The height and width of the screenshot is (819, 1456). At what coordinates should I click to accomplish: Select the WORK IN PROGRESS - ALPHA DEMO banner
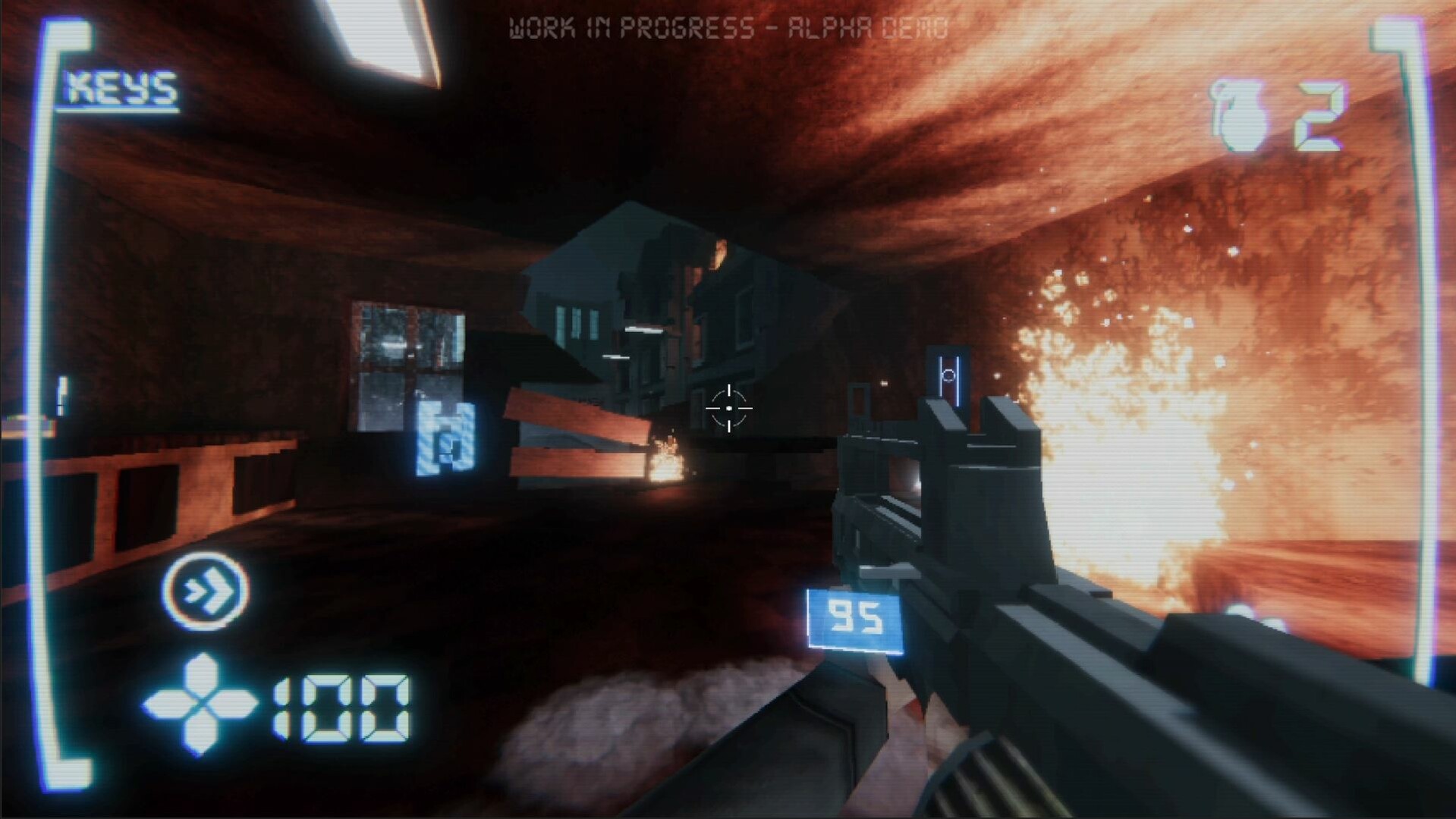[728, 27]
